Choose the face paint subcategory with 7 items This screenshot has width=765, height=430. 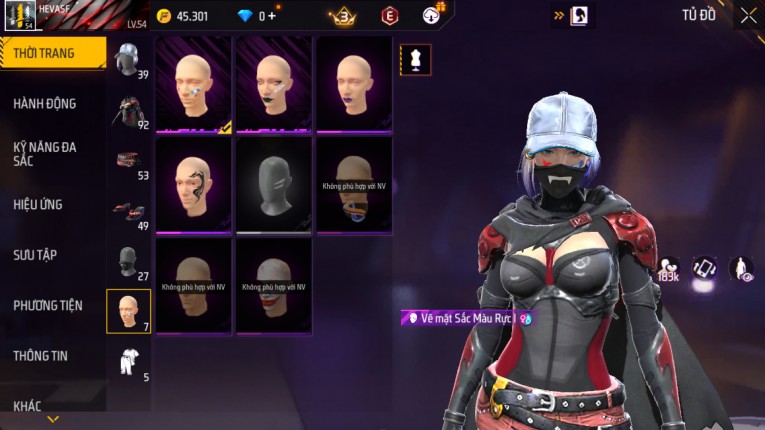point(129,311)
